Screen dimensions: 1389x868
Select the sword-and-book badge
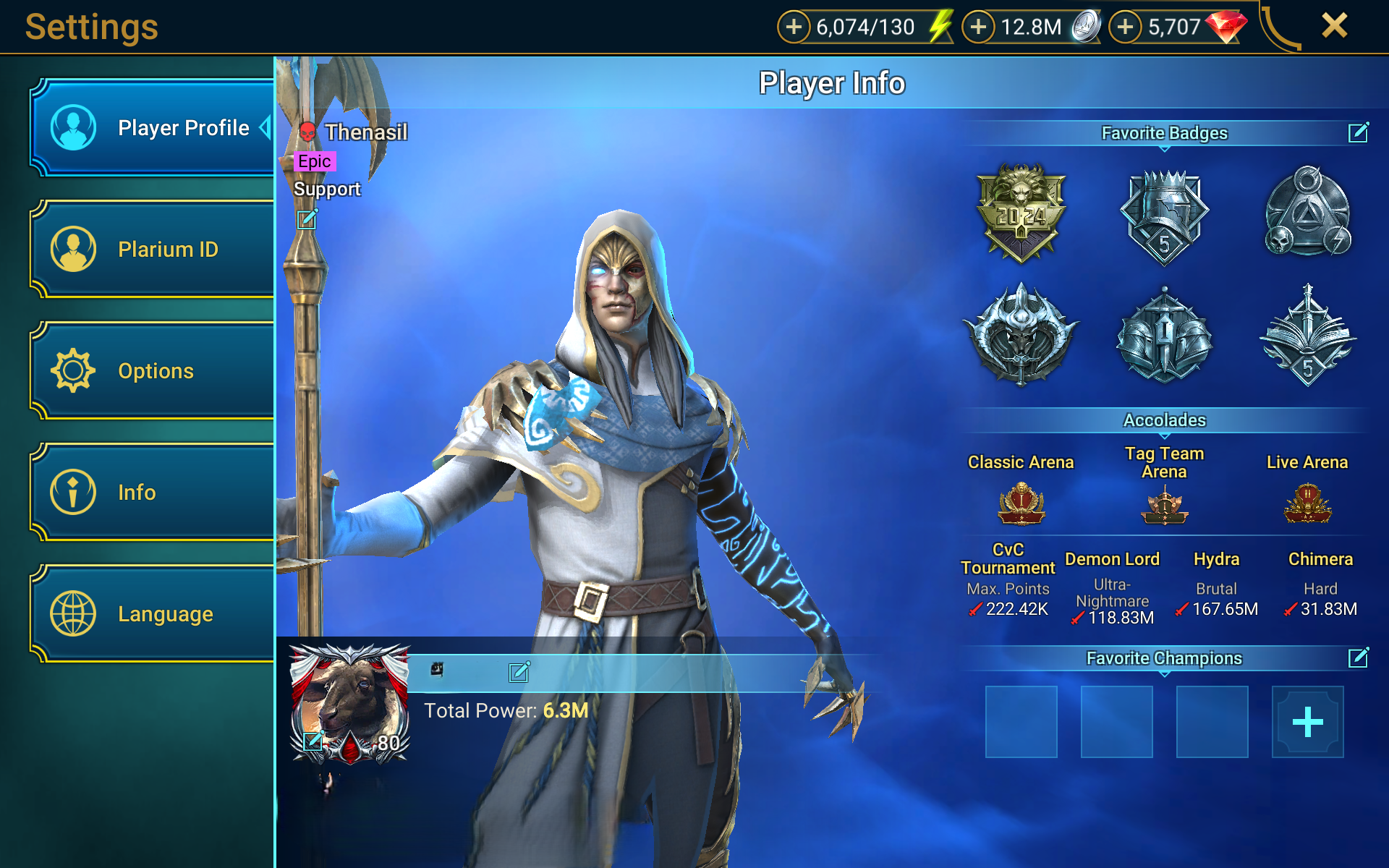(1307, 336)
